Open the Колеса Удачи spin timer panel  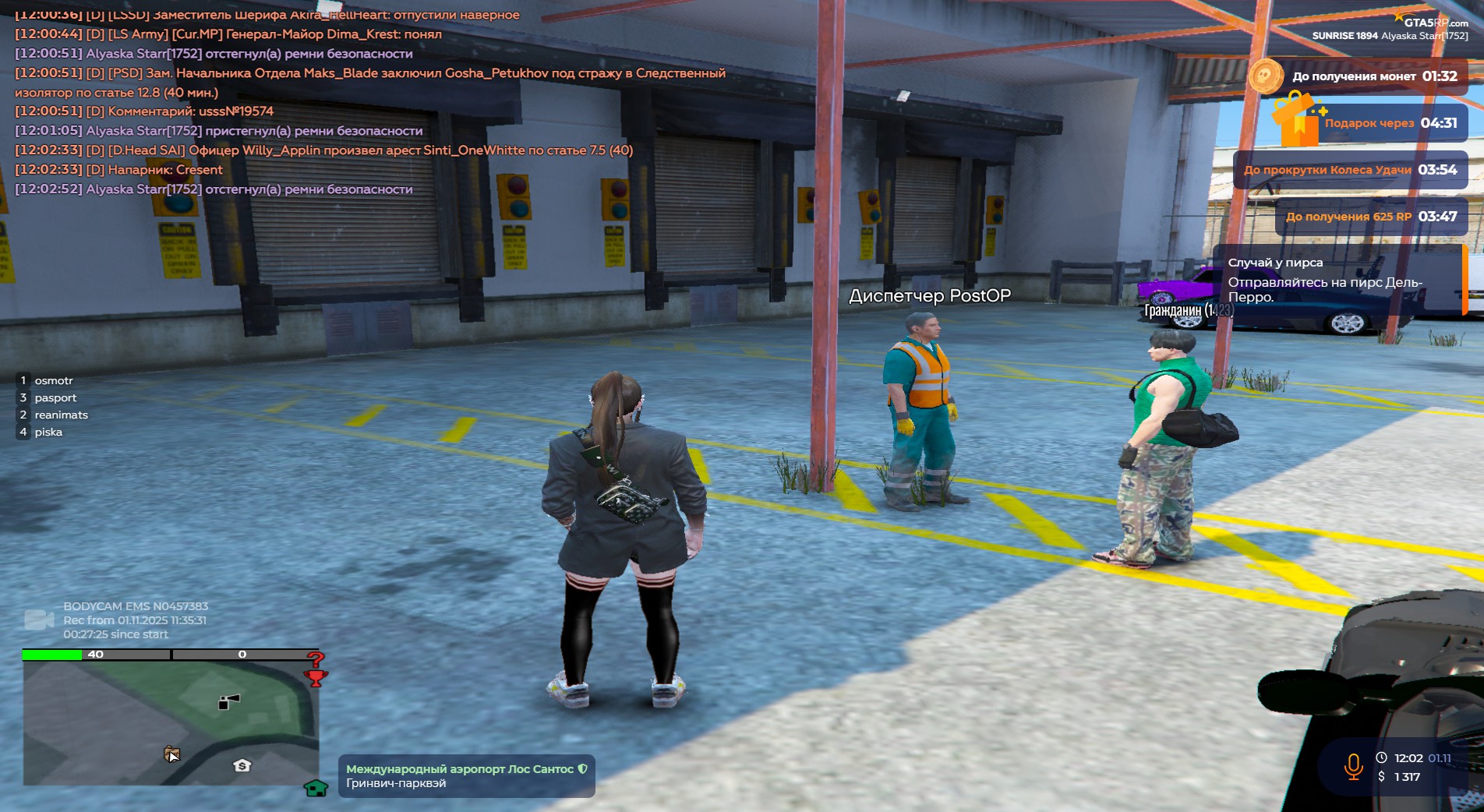point(1350,170)
